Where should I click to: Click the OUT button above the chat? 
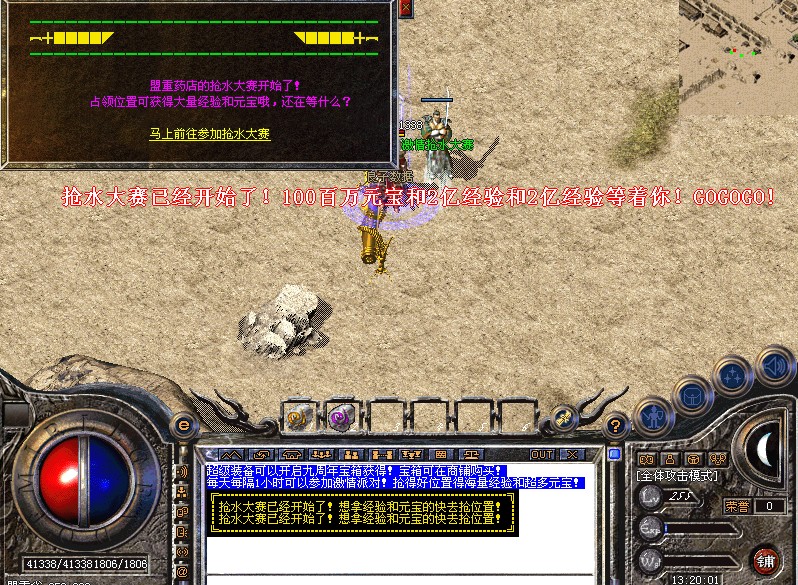pyautogui.click(x=542, y=455)
